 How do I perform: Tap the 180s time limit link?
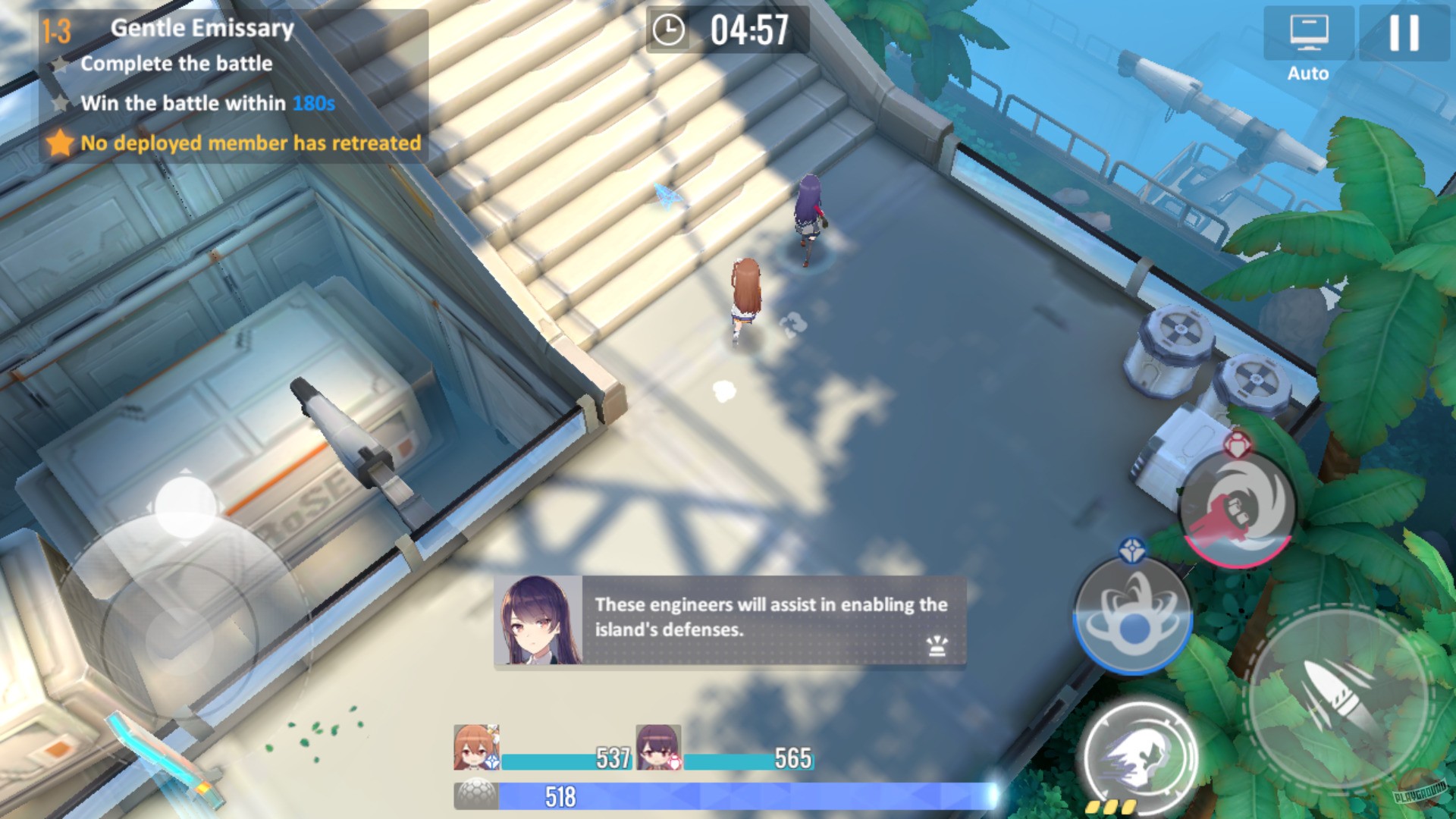[x=312, y=104]
